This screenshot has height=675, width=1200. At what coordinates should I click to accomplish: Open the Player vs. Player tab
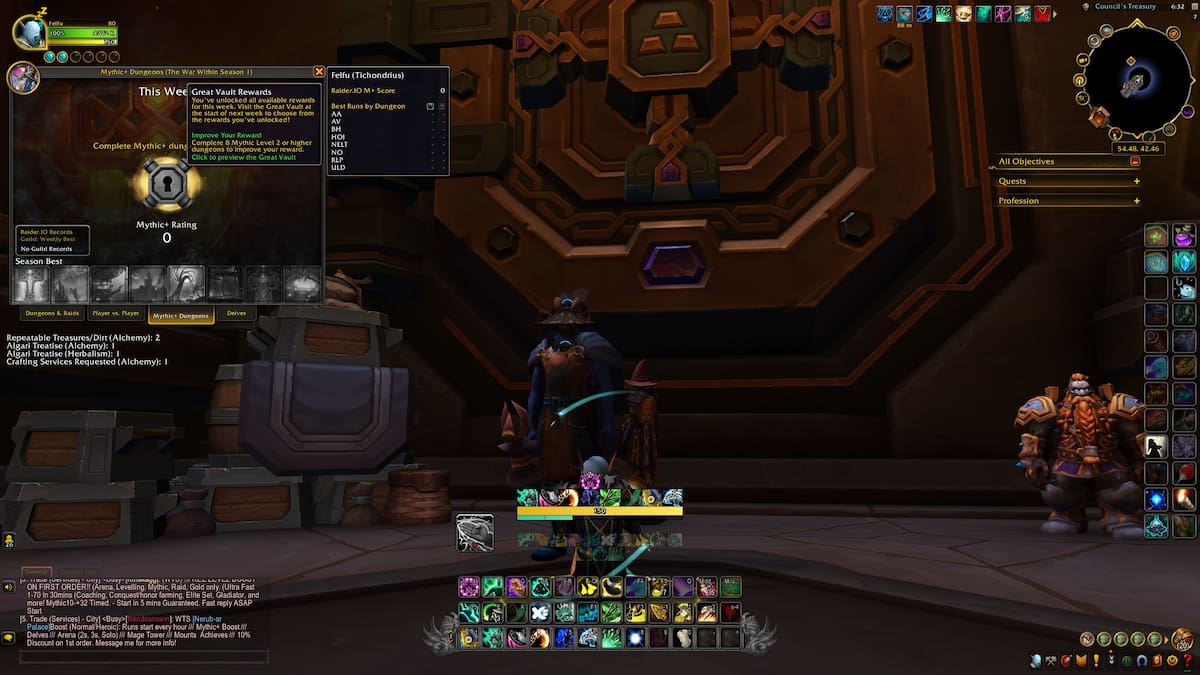pos(116,314)
